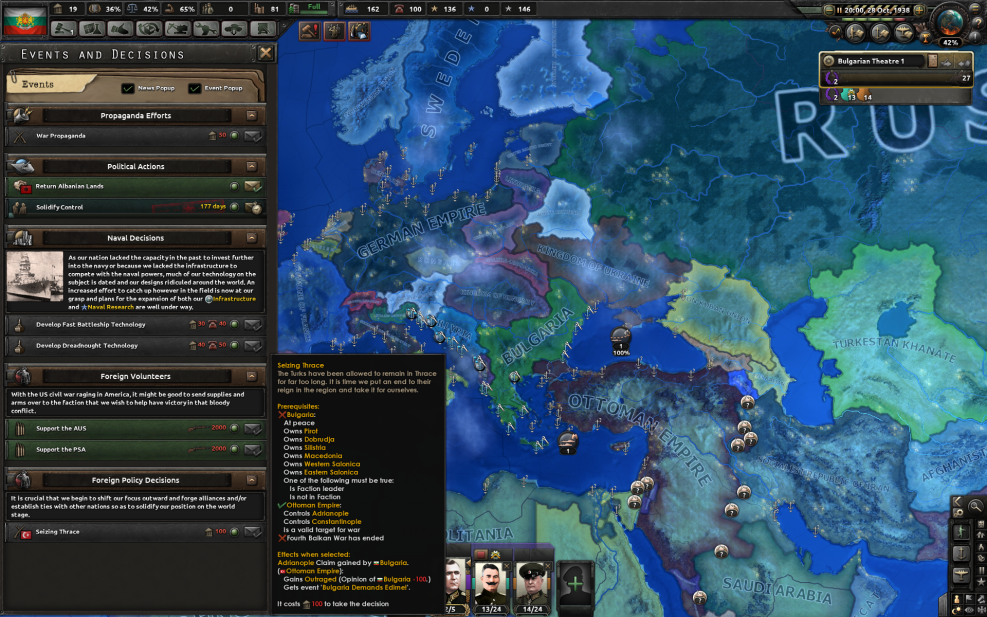Increase game speed with the plus button

919,9
